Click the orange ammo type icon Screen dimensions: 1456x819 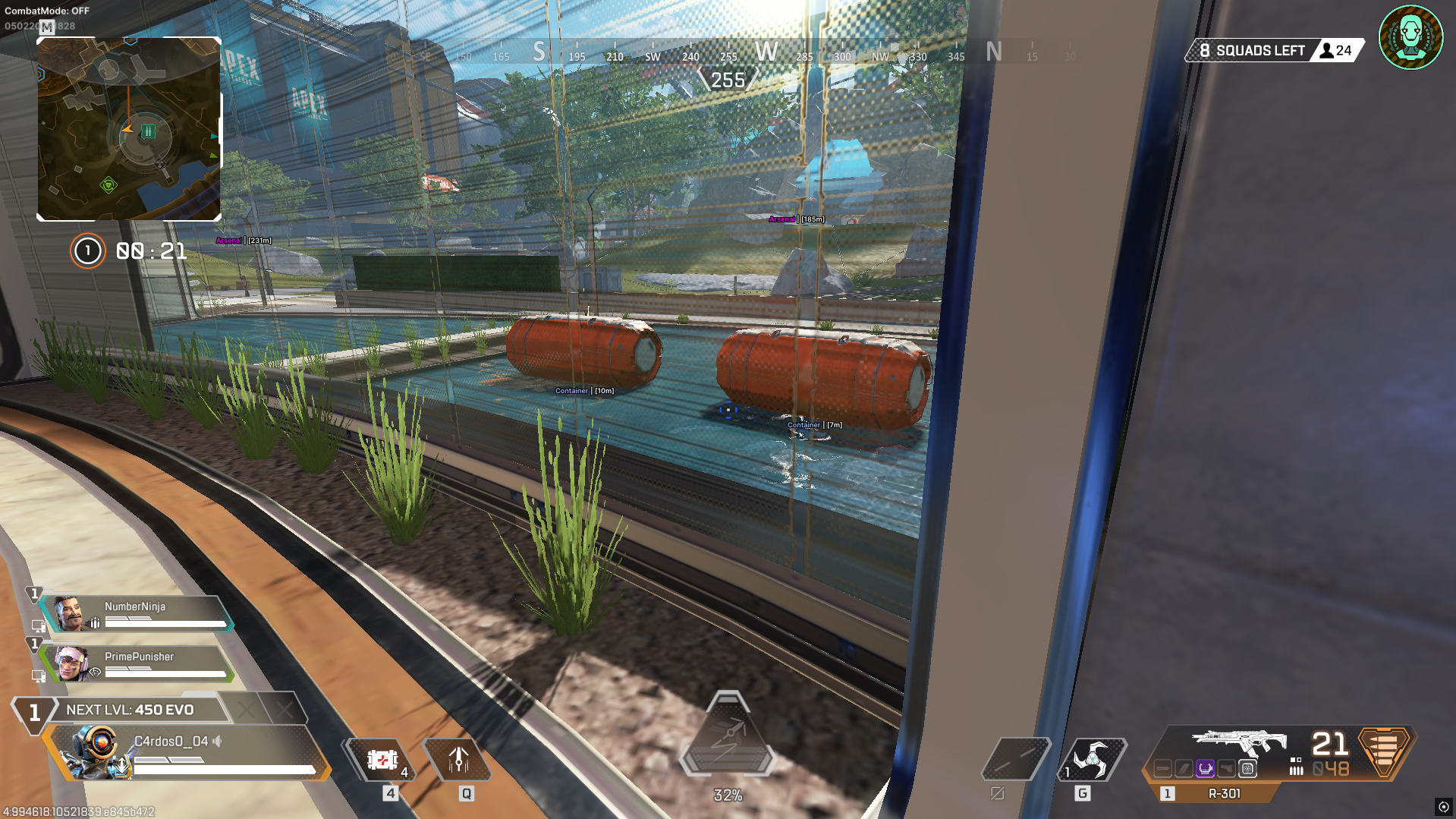pyautogui.click(x=1383, y=751)
